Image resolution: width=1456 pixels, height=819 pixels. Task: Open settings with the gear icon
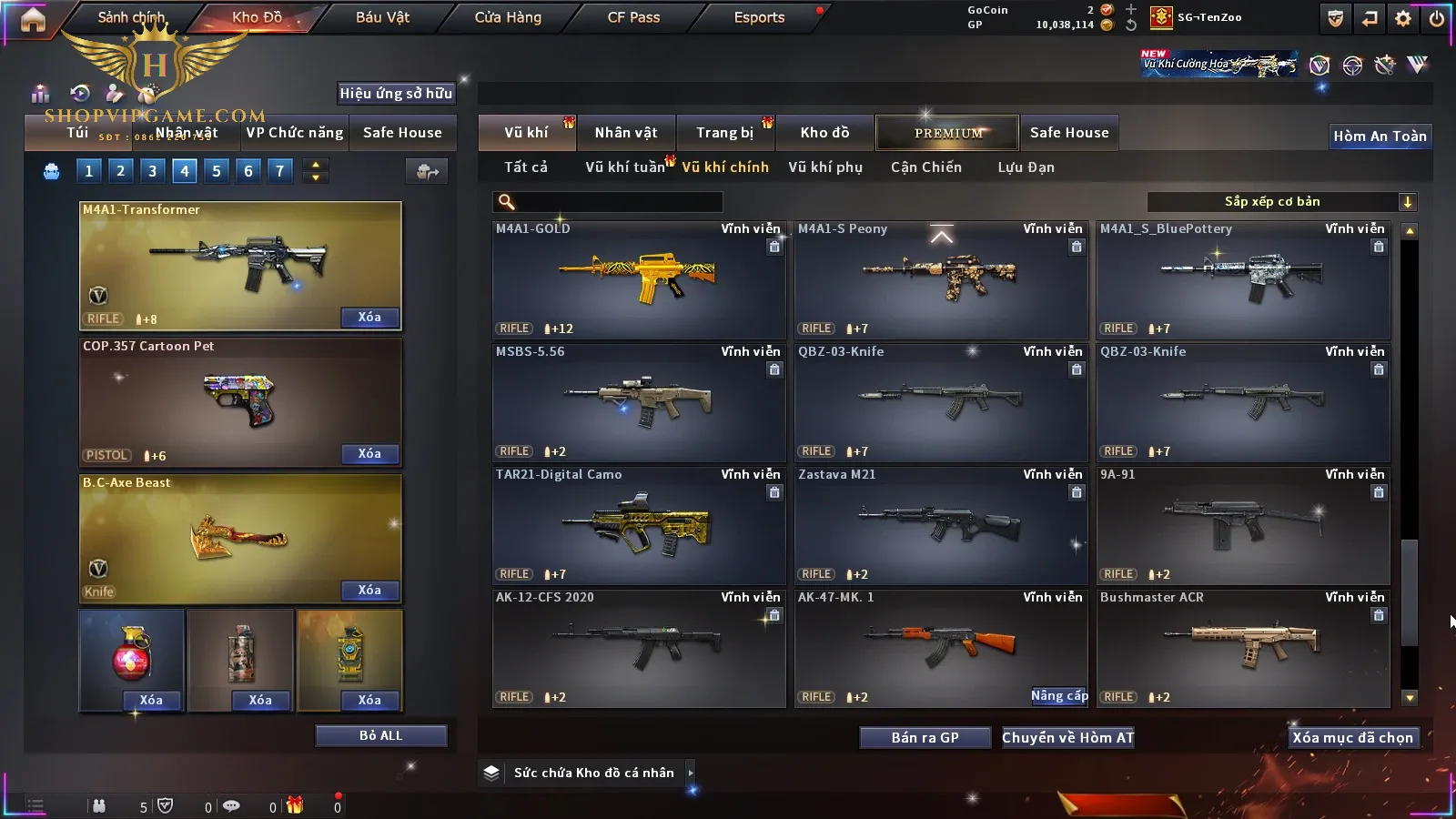[1403, 18]
